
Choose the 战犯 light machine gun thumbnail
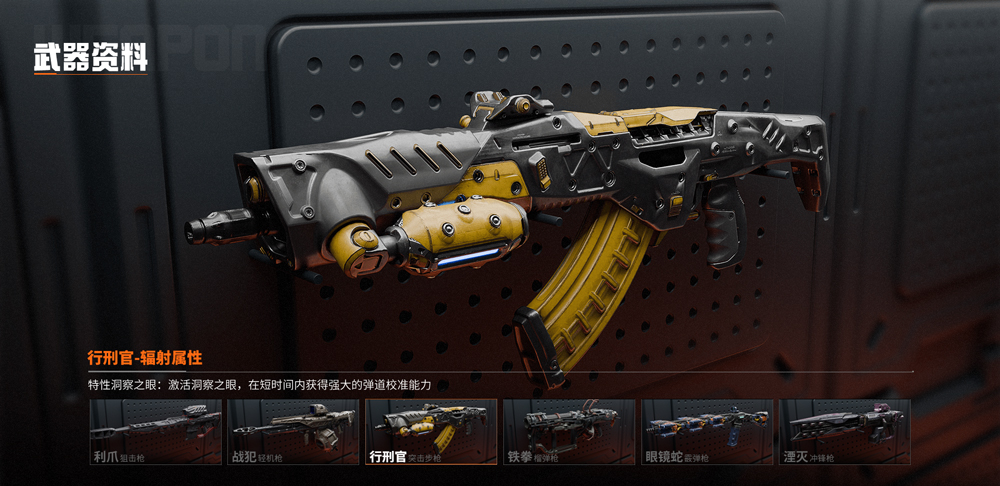293,432
